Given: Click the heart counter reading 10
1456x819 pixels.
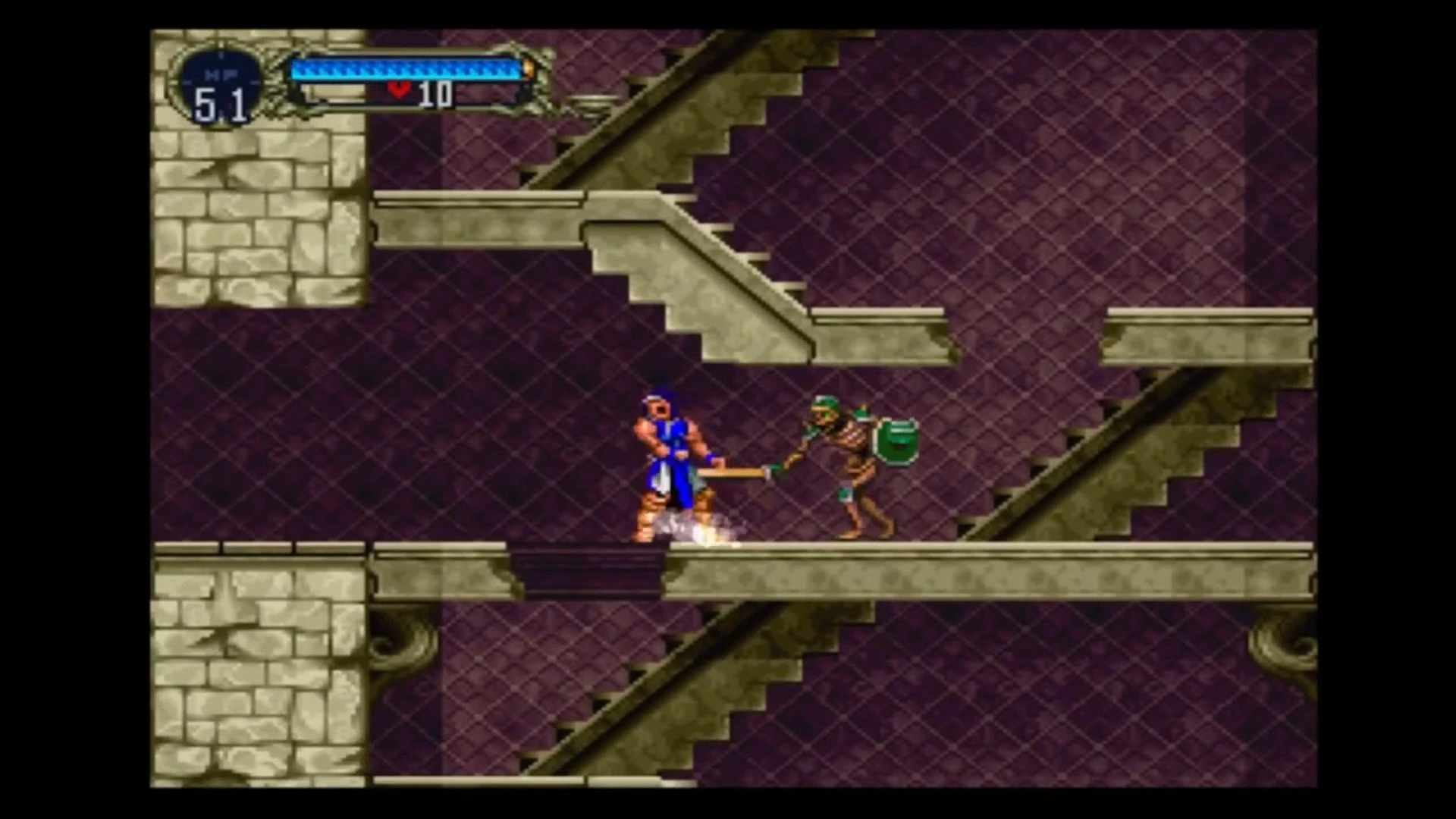Looking at the screenshot, I should click(436, 93).
